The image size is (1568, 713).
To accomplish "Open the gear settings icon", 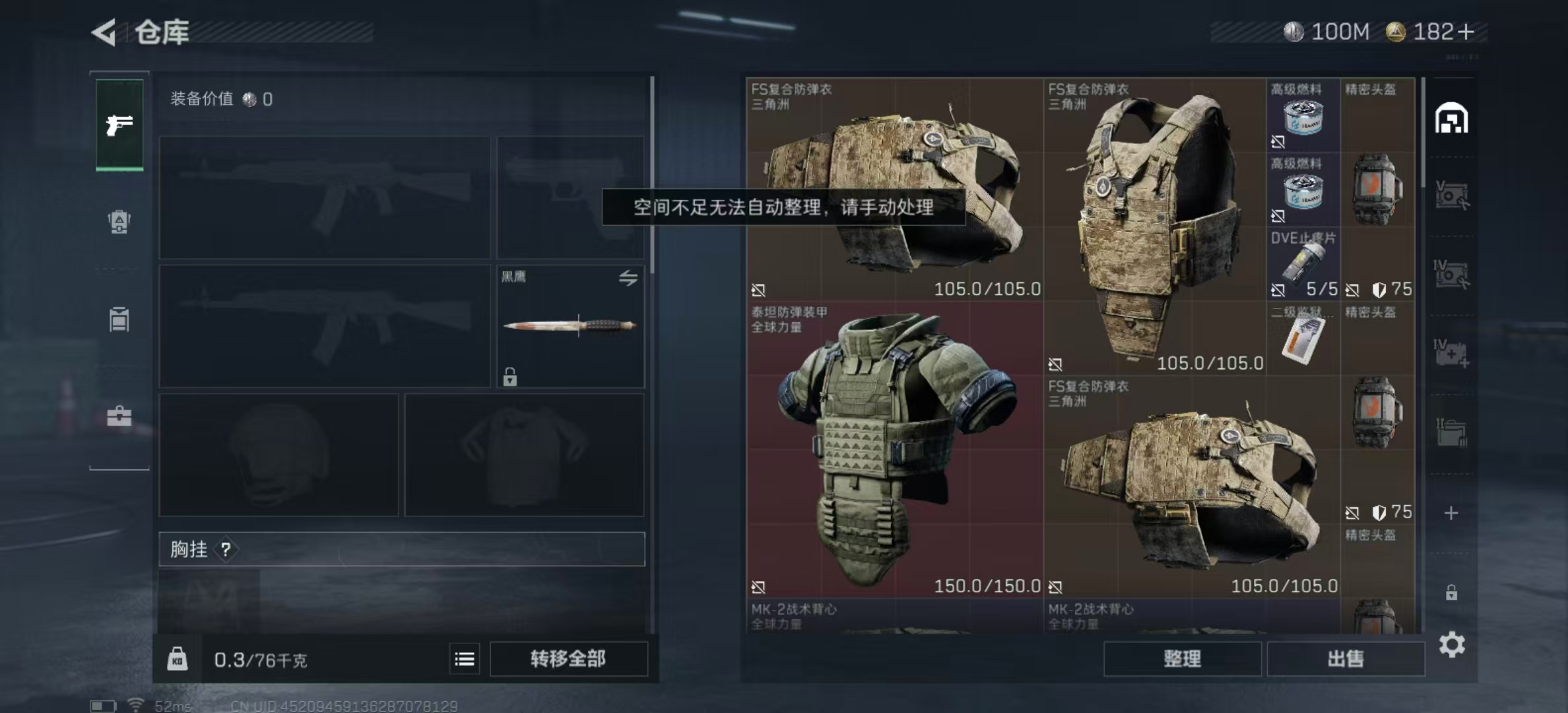I will point(1451,644).
